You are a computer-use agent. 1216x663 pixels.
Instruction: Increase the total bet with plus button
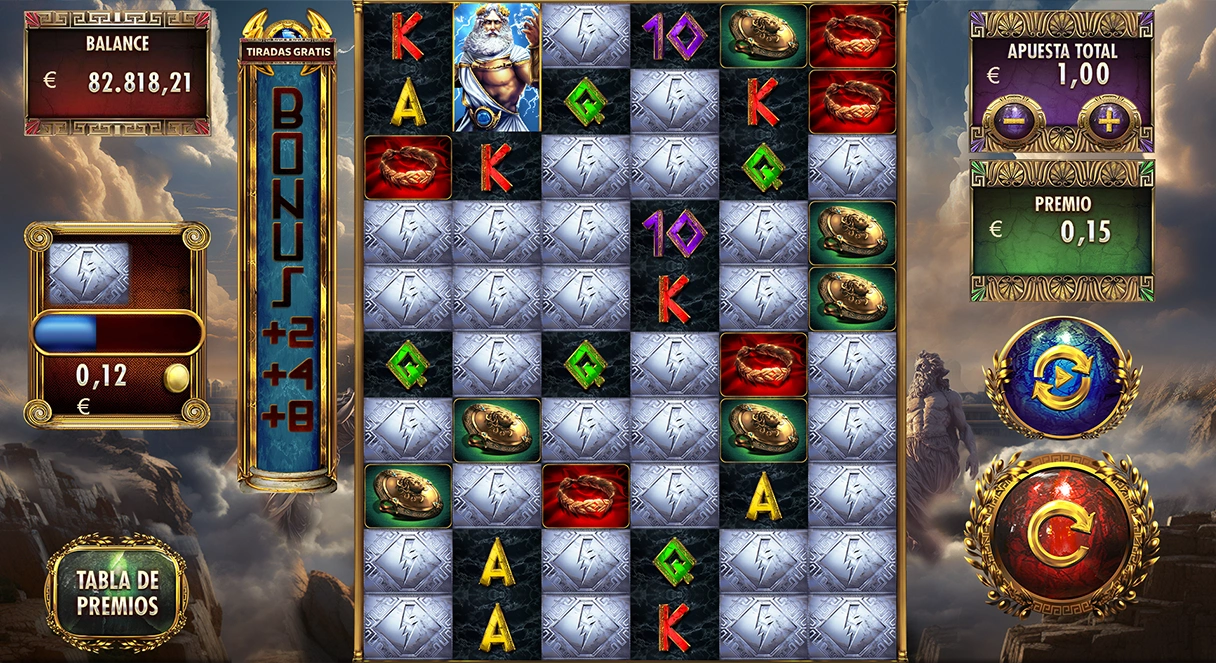coord(1108,123)
